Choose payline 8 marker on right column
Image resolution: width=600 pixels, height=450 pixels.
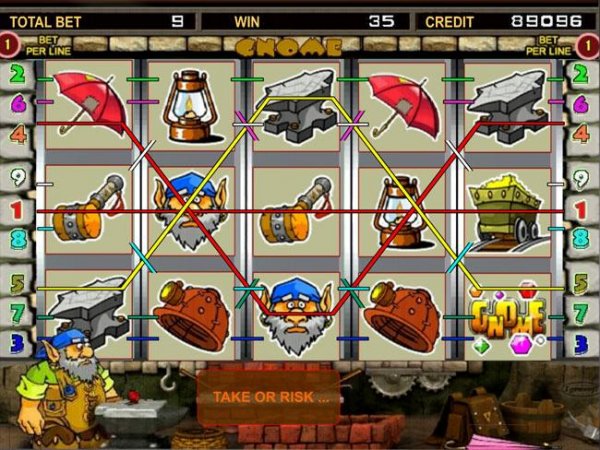coord(582,239)
